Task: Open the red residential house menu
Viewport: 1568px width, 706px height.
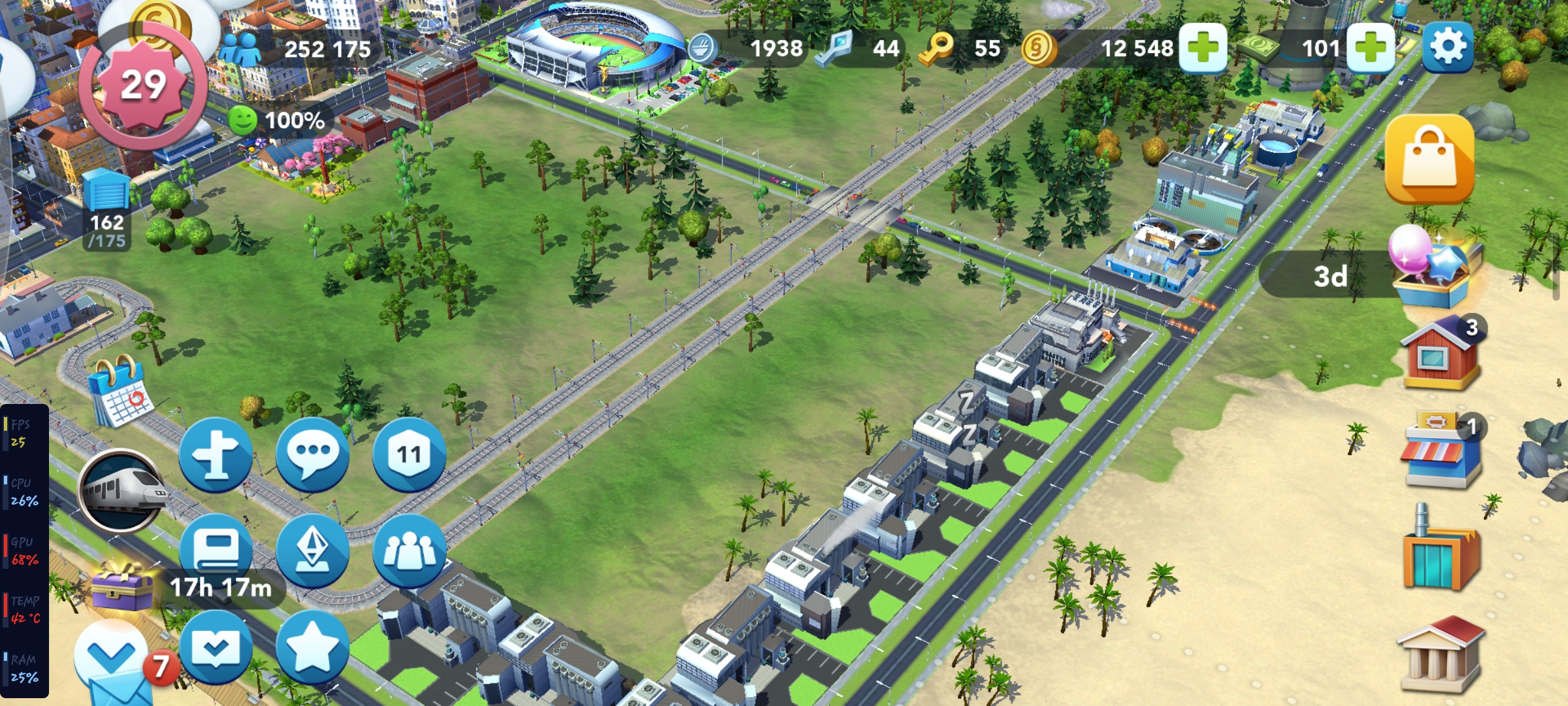Action: pos(1440,353)
